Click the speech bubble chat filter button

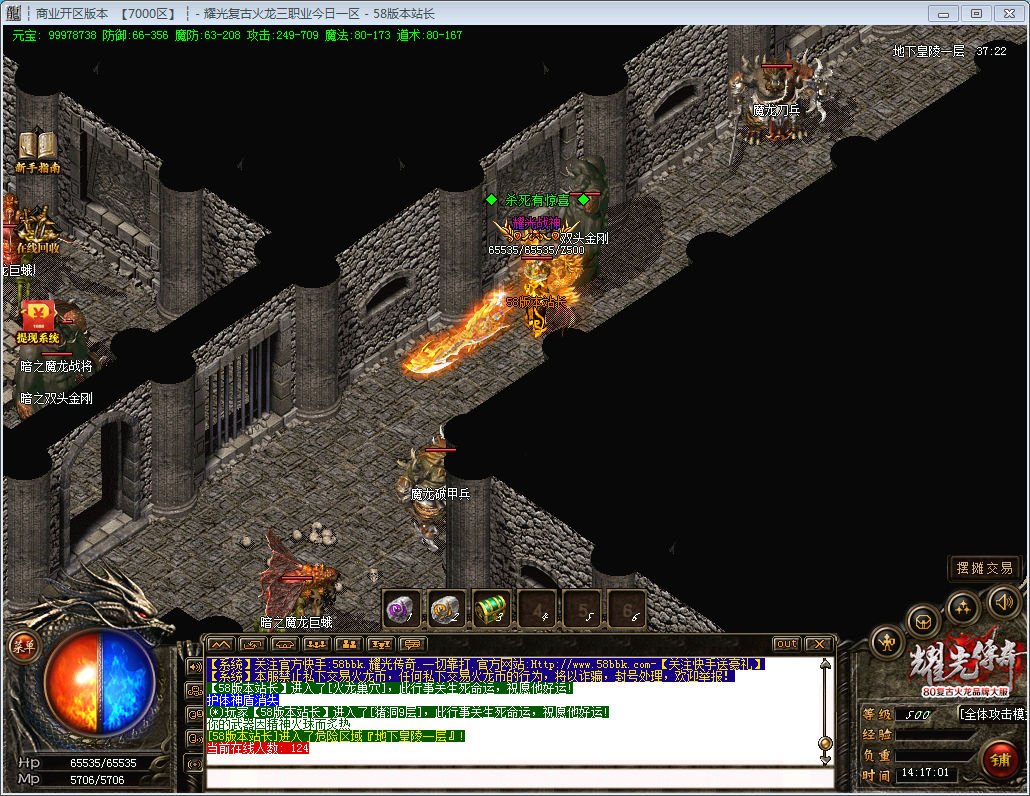tap(412, 644)
